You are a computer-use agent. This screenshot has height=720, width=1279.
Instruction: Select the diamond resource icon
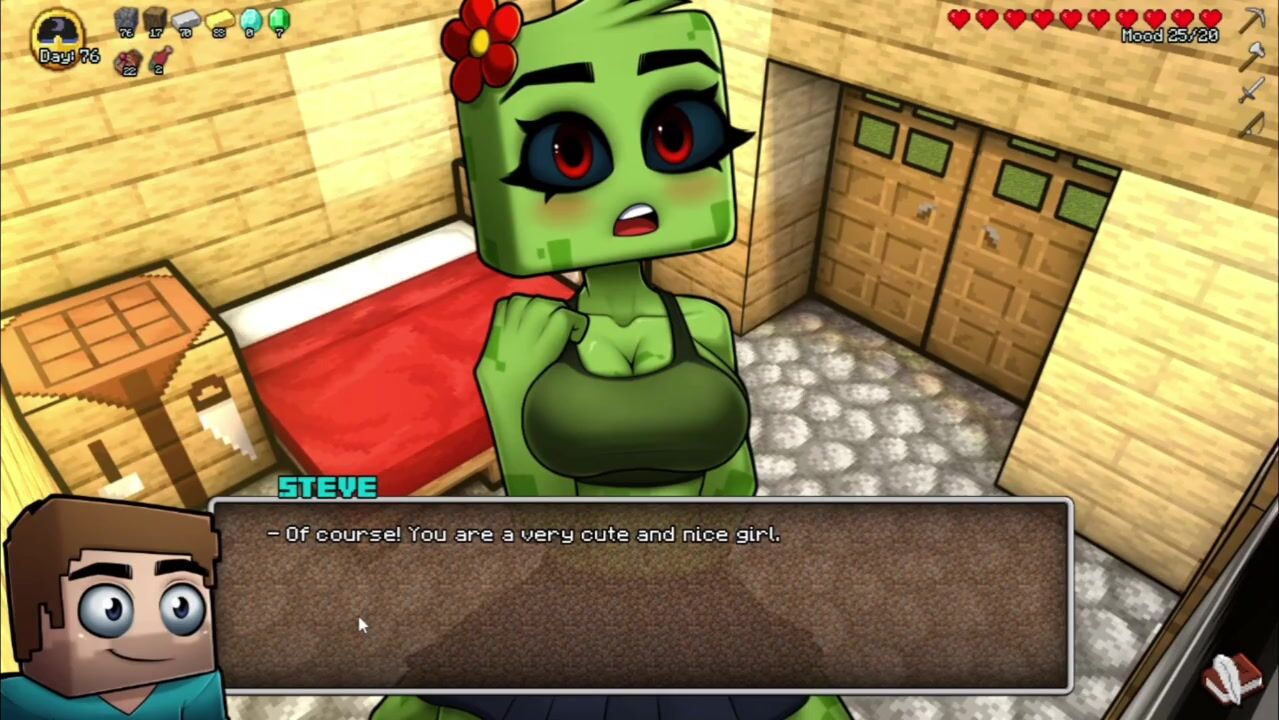tap(250, 19)
